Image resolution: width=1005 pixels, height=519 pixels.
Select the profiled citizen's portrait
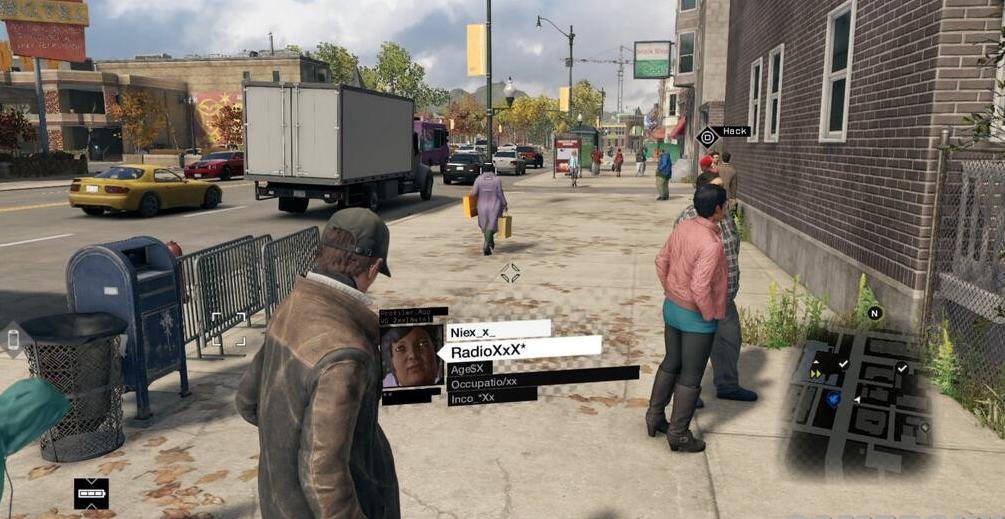pyautogui.click(x=412, y=356)
